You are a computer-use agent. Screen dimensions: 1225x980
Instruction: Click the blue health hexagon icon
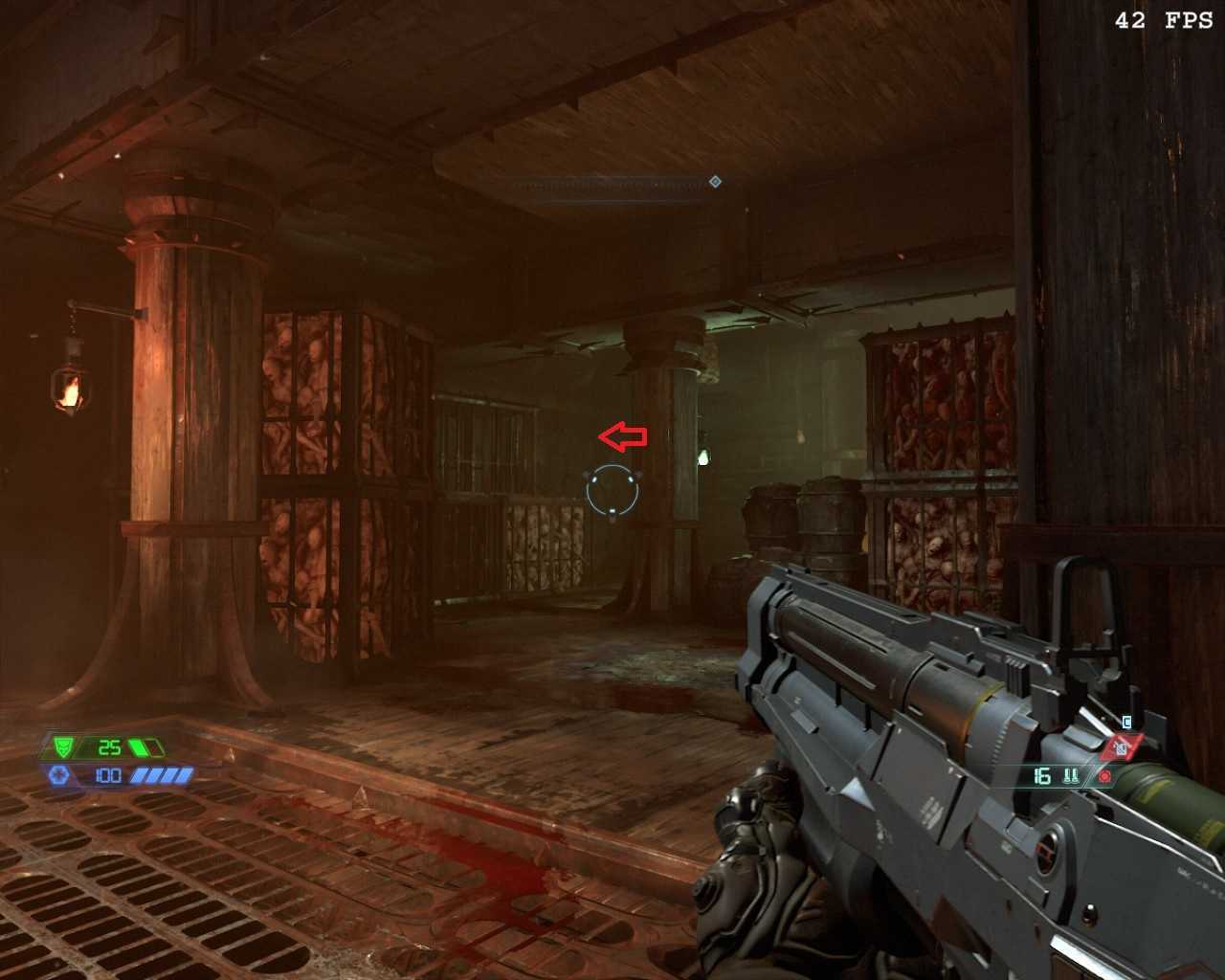[x=58, y=775]
